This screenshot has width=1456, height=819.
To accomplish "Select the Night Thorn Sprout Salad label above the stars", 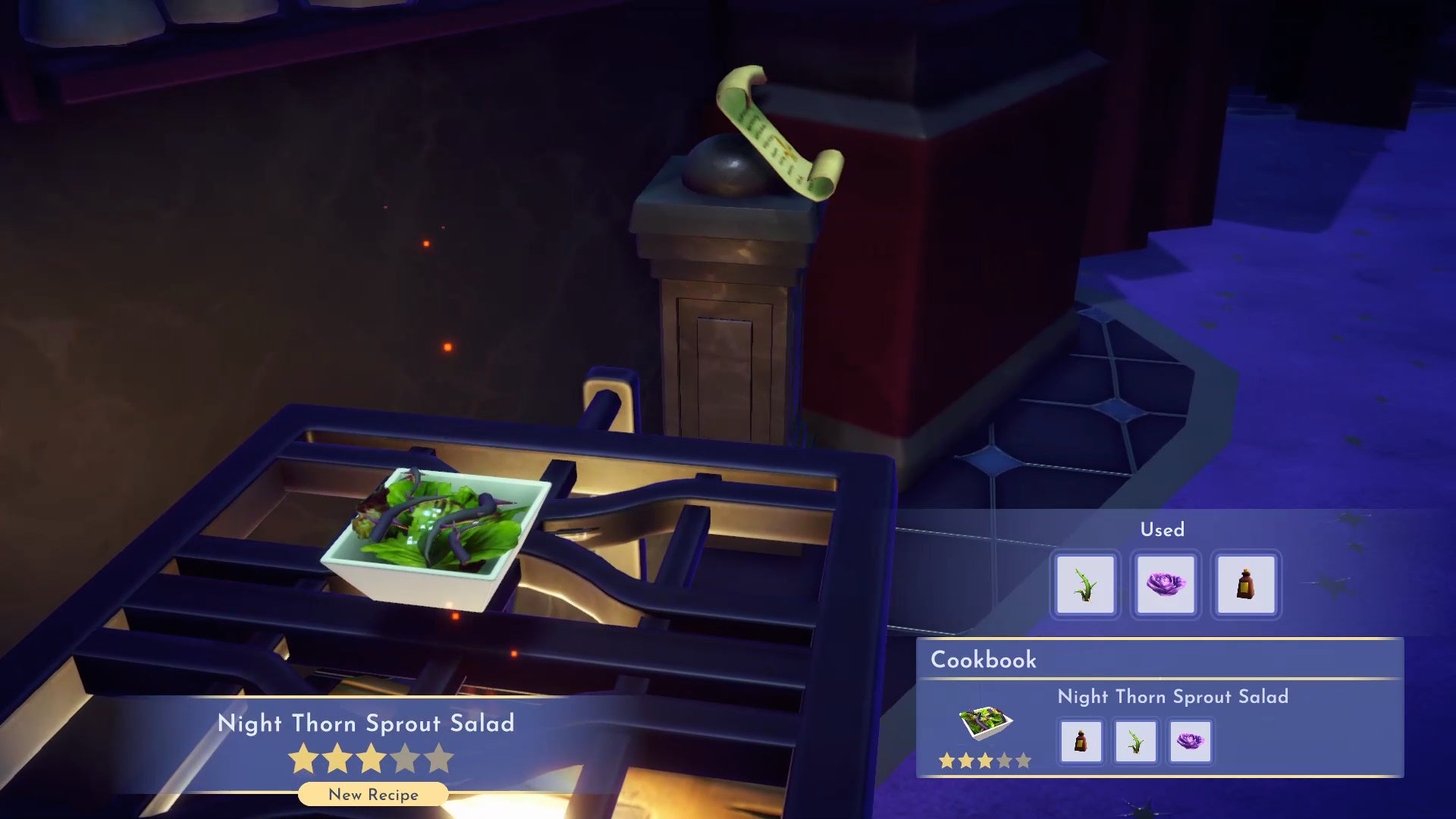I will pyautogui.click(x=366, y=723).
